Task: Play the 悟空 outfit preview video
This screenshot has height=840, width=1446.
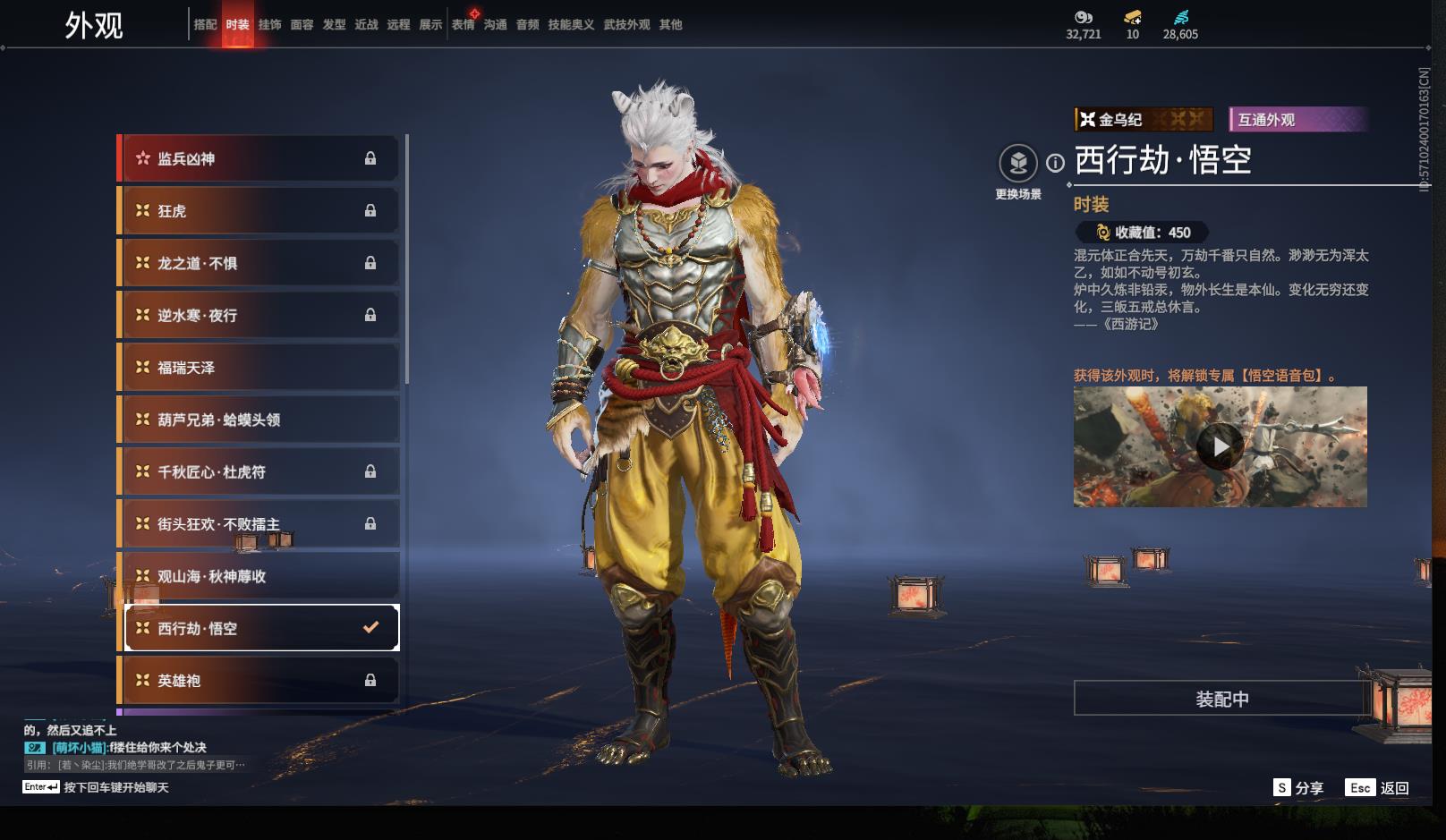Action: (x=1220, y=446)
